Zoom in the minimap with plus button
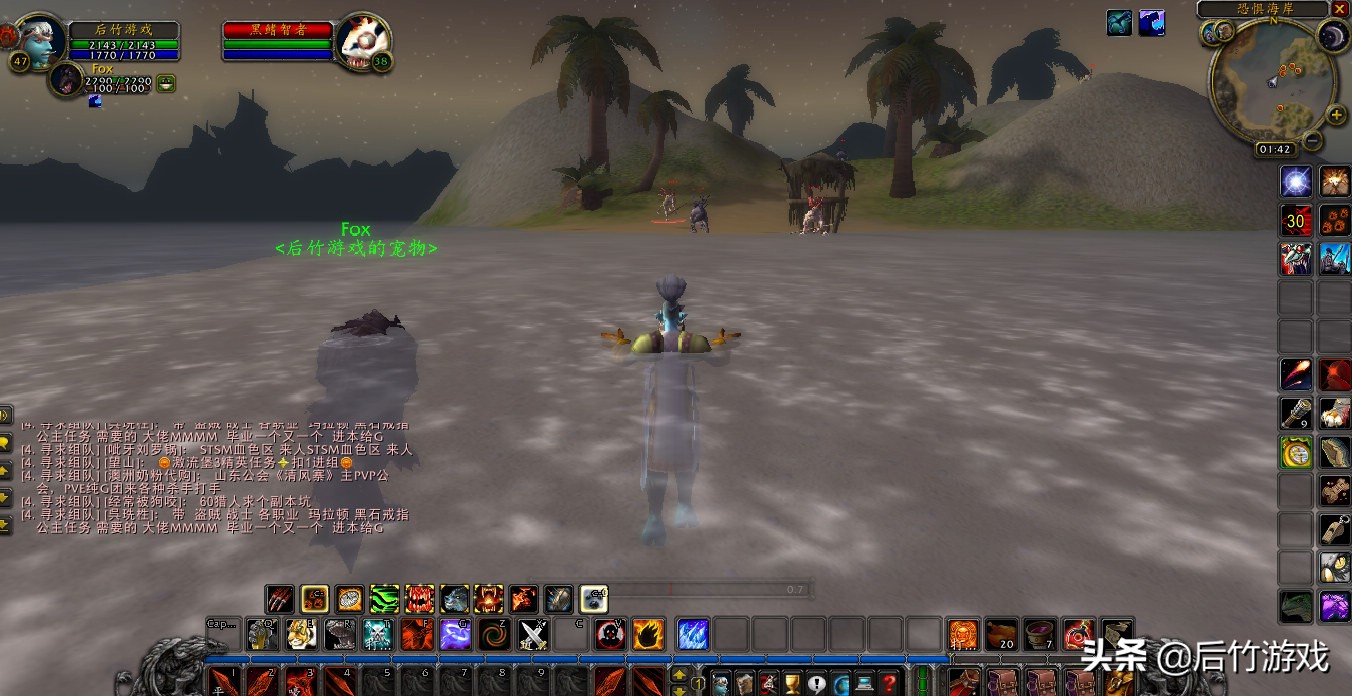The width and height of the screenshot is (1352, 696). point(1336,115)
